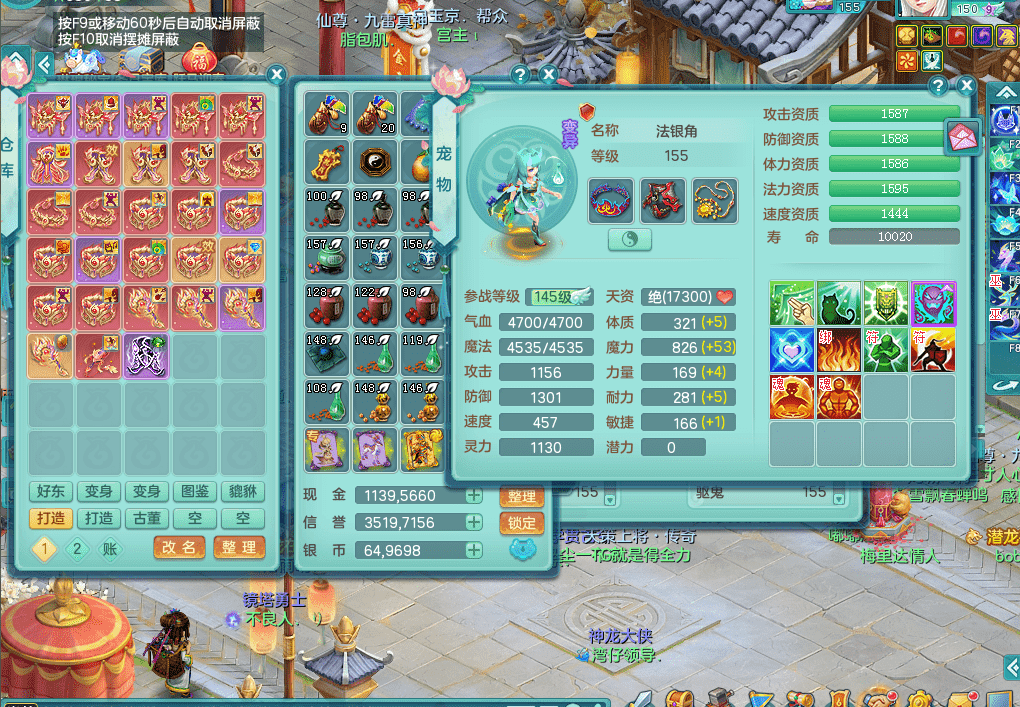Click the 锁定 lock button
The width and height of the screenshot is (1020, 707).
(520, 523)
